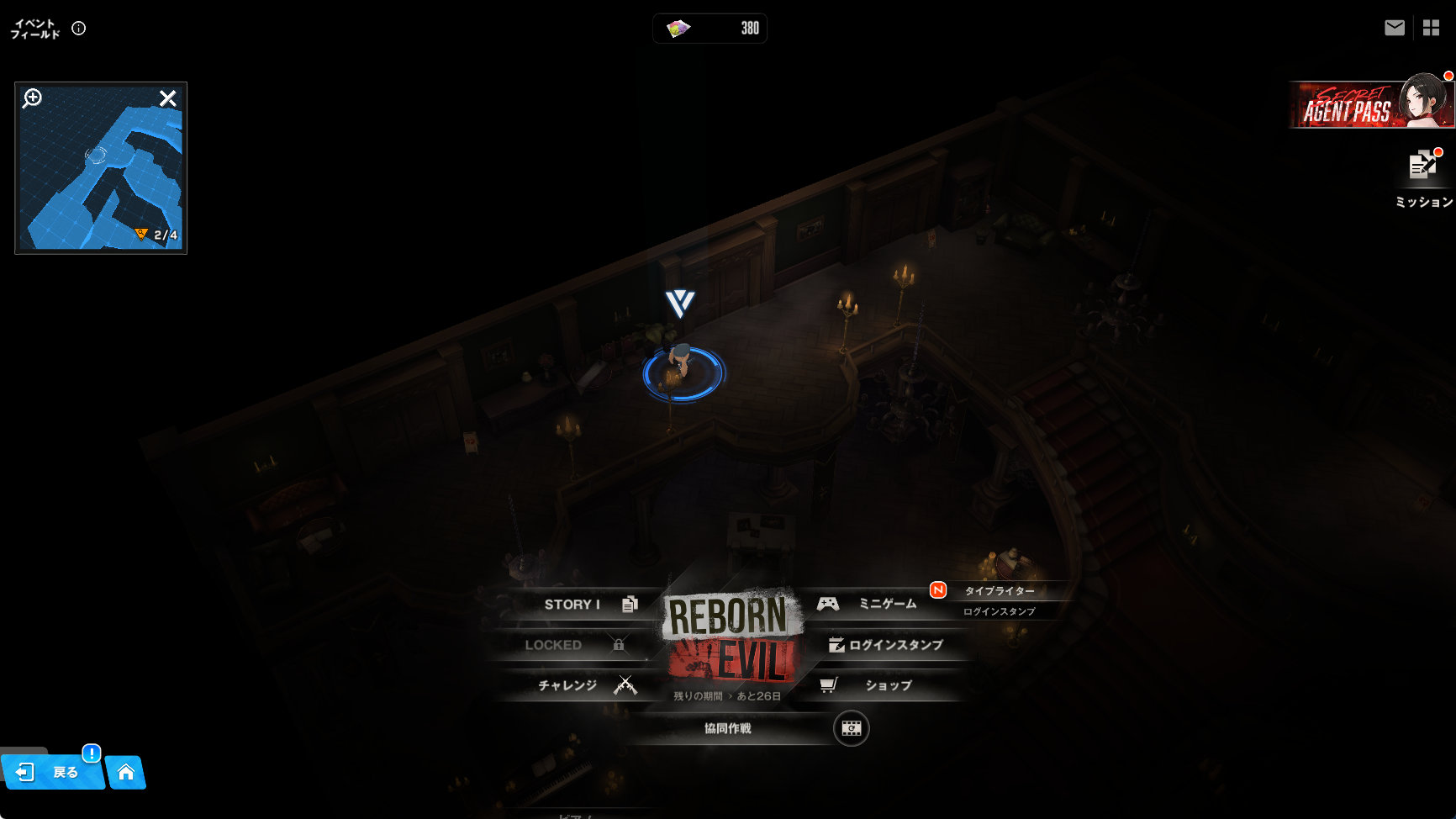Go to the home screen

tap(126, 772)
